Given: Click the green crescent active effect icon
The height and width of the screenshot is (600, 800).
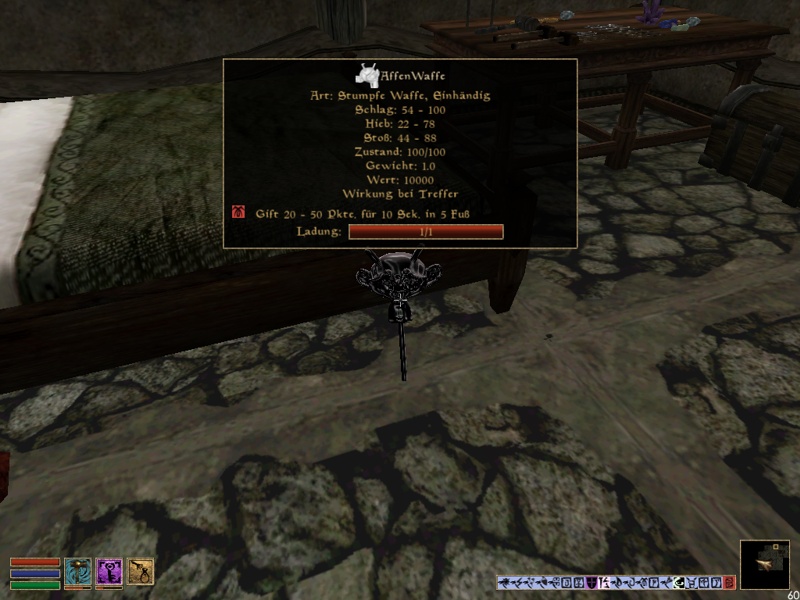Looking at the screenshot, I should coord(677,582).
